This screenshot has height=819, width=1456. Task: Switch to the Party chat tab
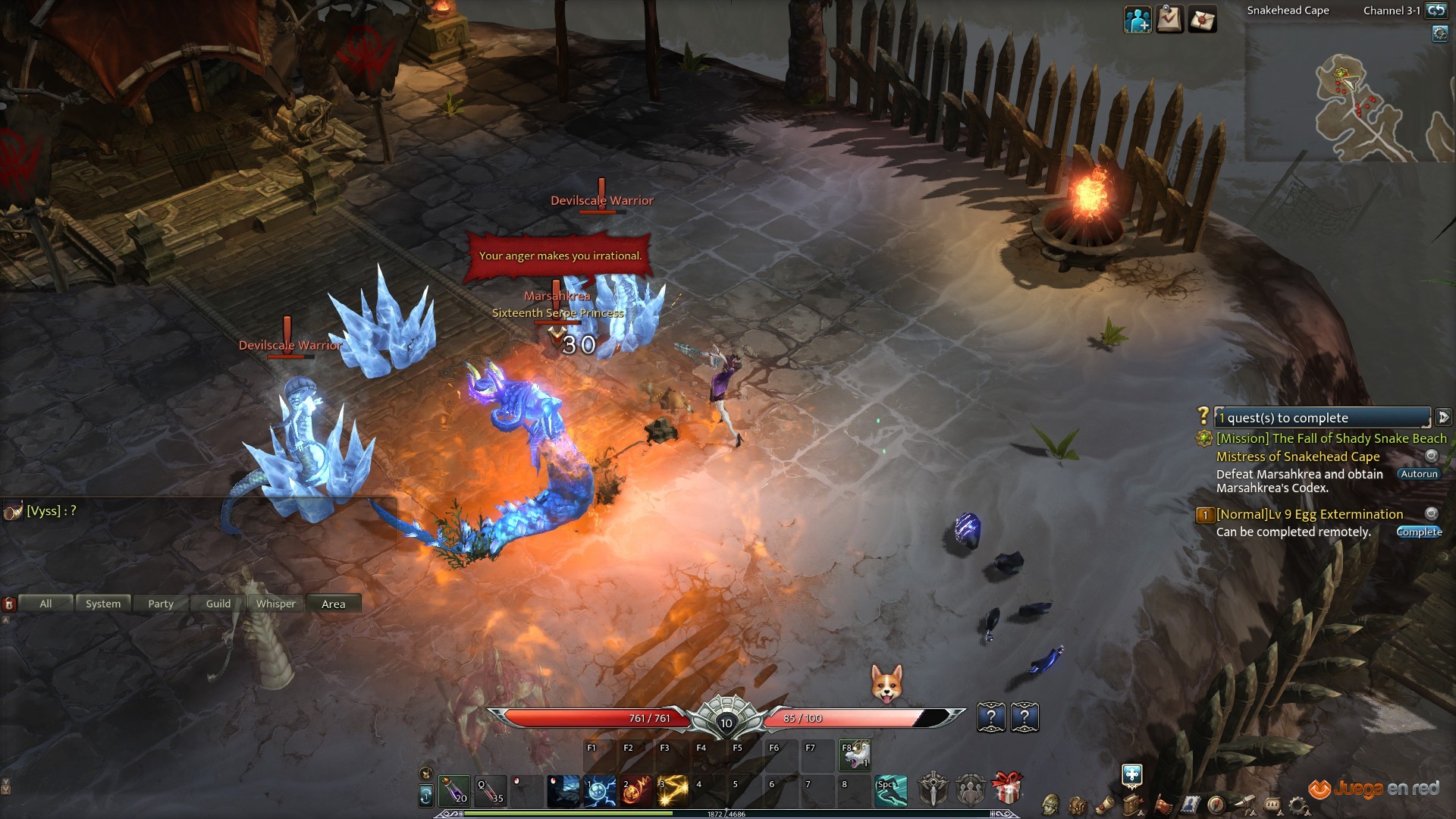click(x=161, y=604)
